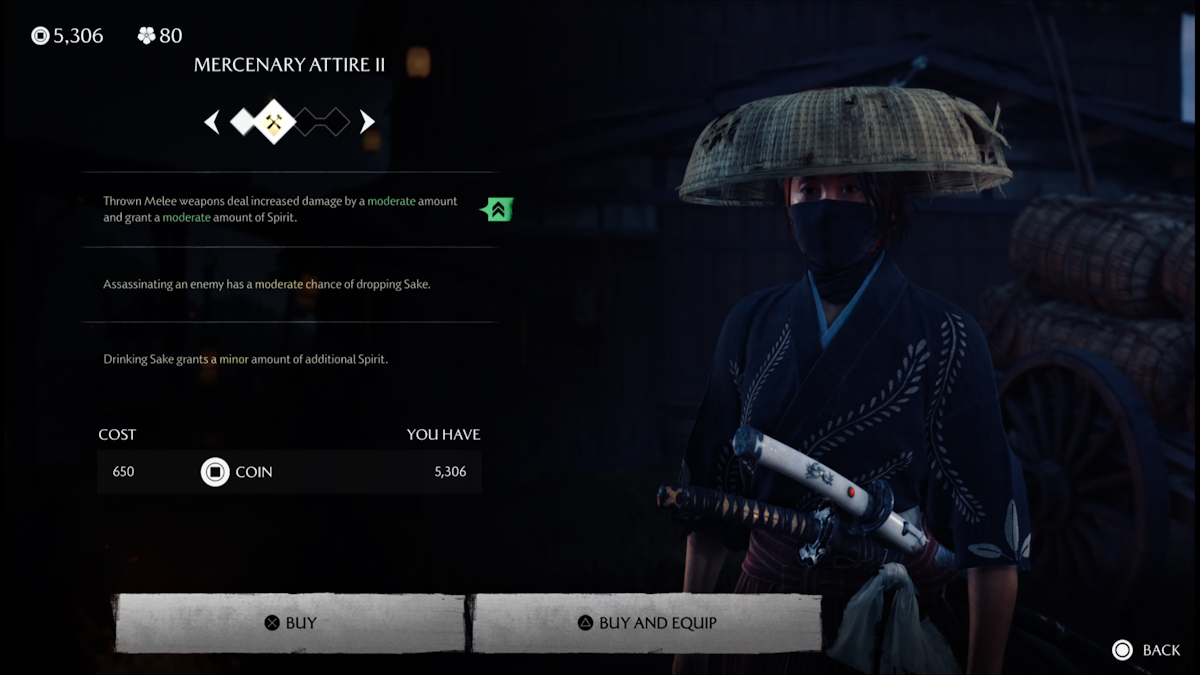Advance to the next attire level arrow
This screenshot has height=675, width=1200.
[x=367, y=122]
